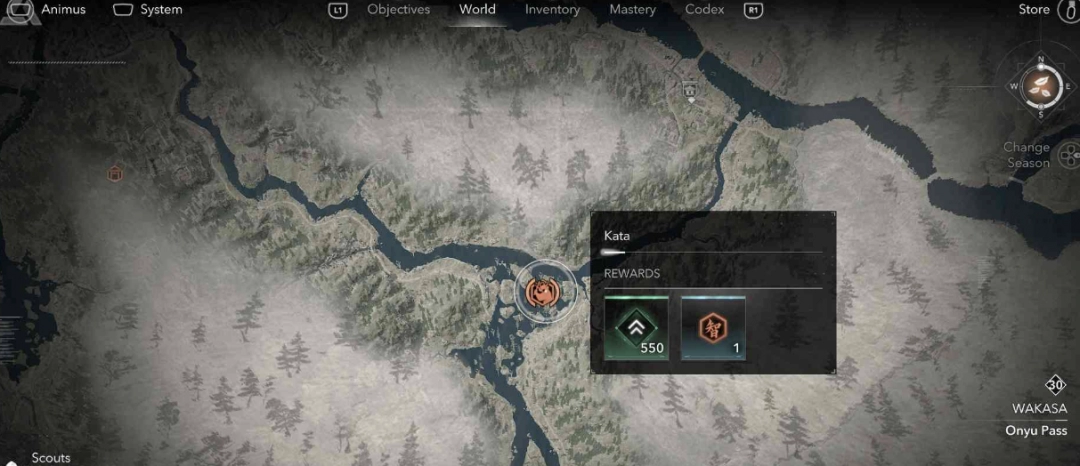Viewport: 1080px width, 466px height.
Task: Select the knowledge point reward tile
Action: pyautogui.click(x=713, y=328)
